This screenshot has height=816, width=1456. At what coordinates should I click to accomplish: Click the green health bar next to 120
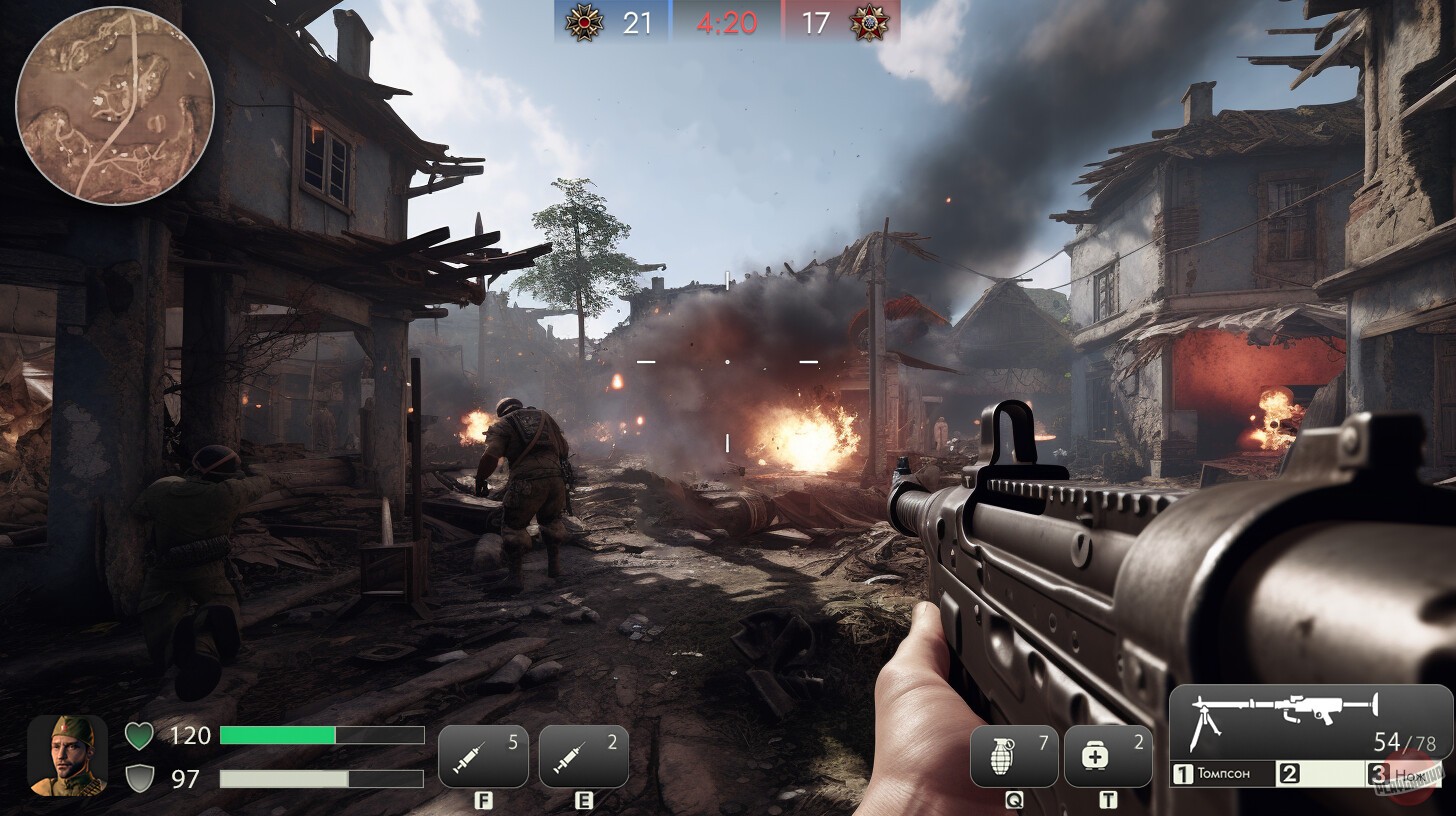(282, 735)
